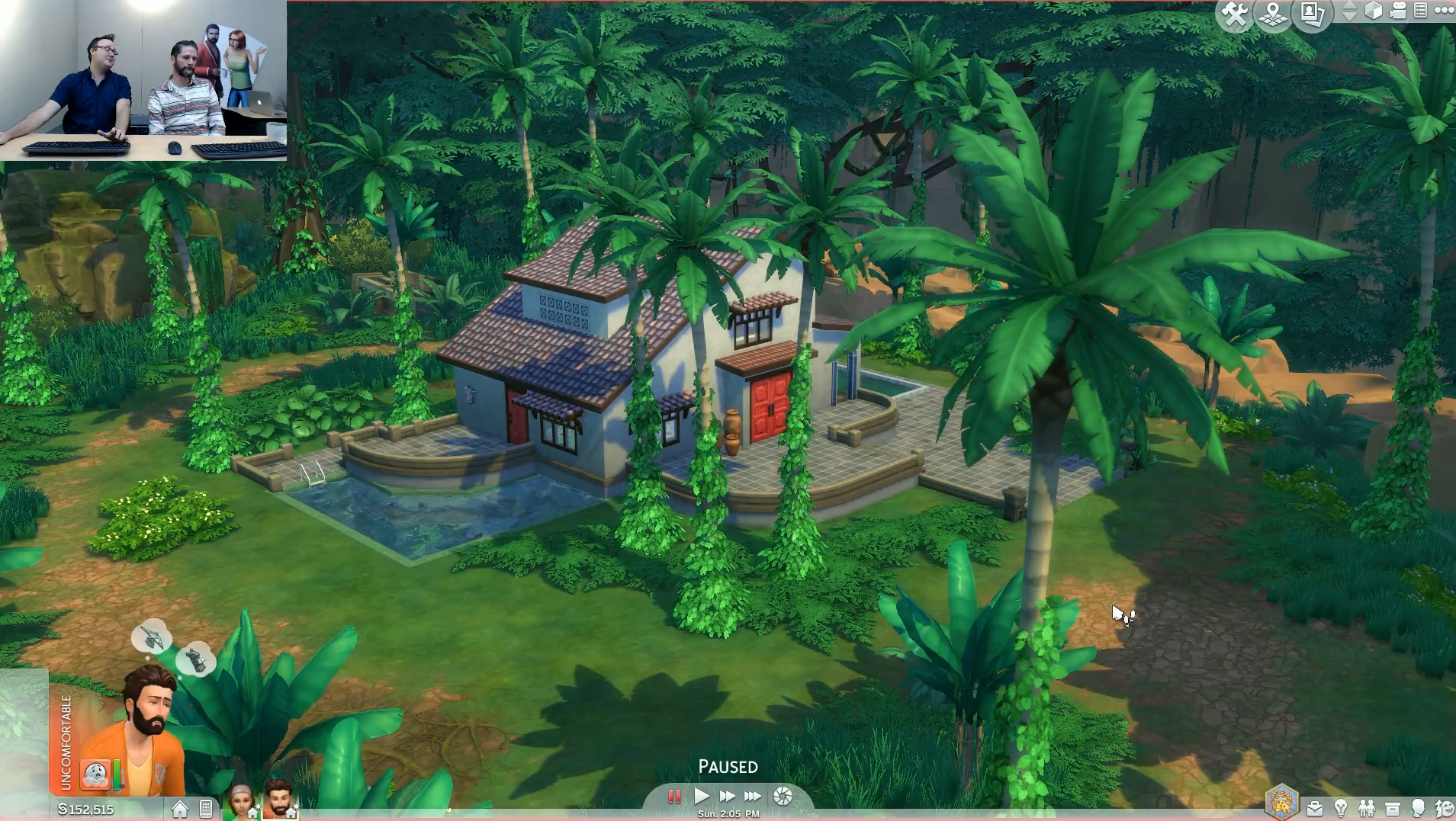Image resolution: width=1456 pixels, height=821 pixels.
Task: Step up one floor level with up arrow
Action: [1350, 7]
